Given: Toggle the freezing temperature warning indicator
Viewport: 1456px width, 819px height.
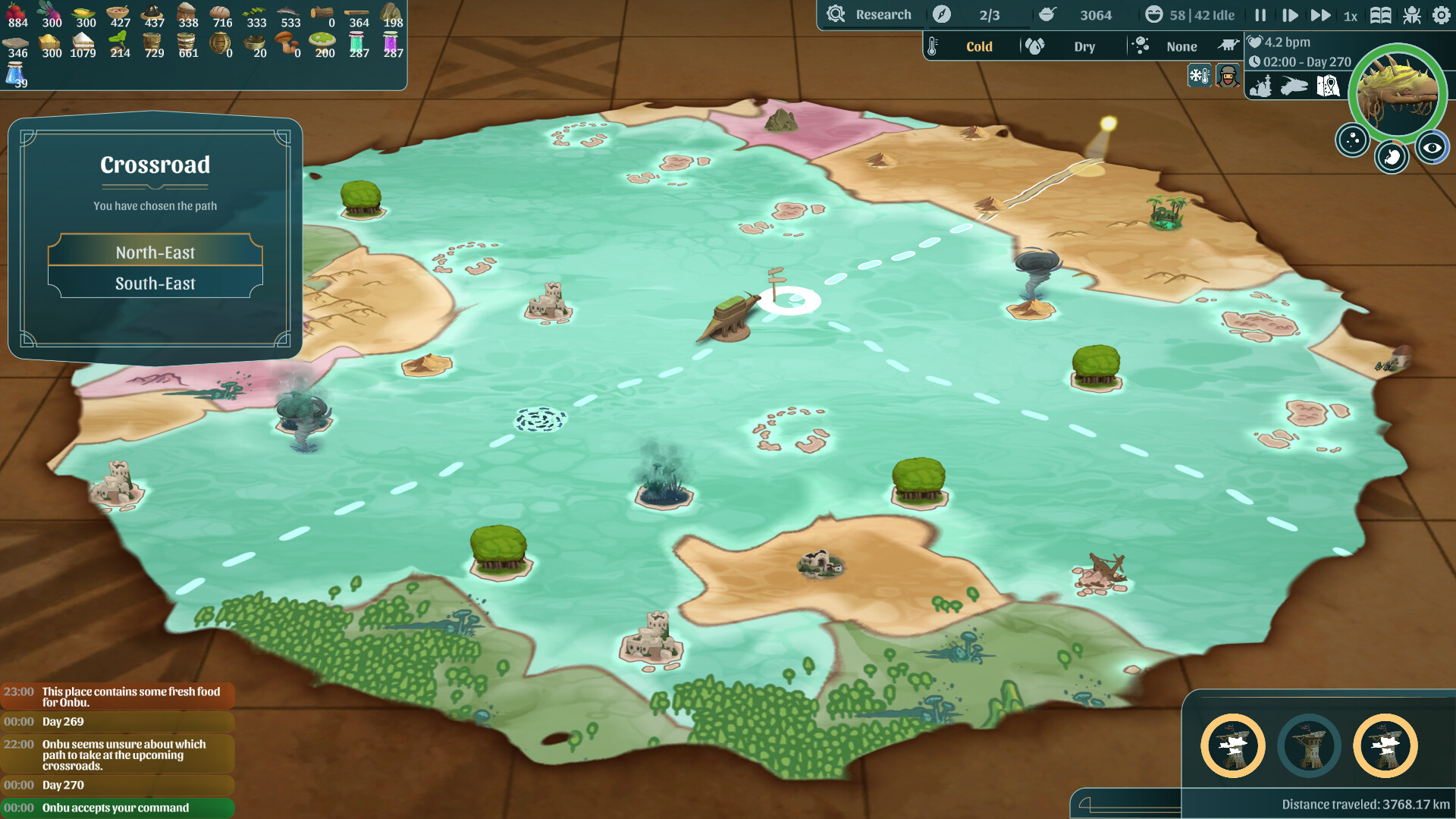Looking at the screenshot, I should click(1199, 75).
